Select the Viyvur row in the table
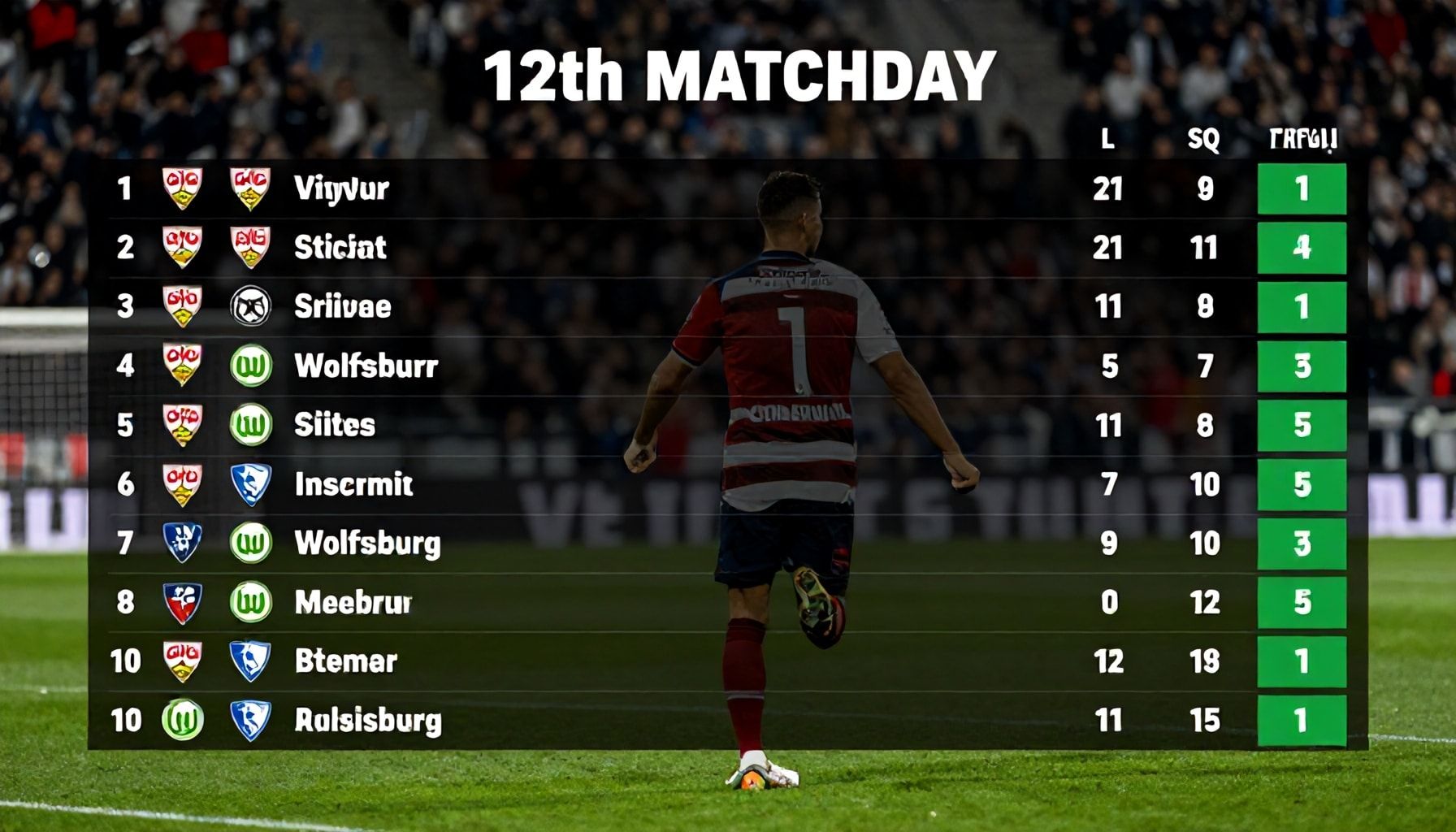The image size is (1456, 832). 341,188
